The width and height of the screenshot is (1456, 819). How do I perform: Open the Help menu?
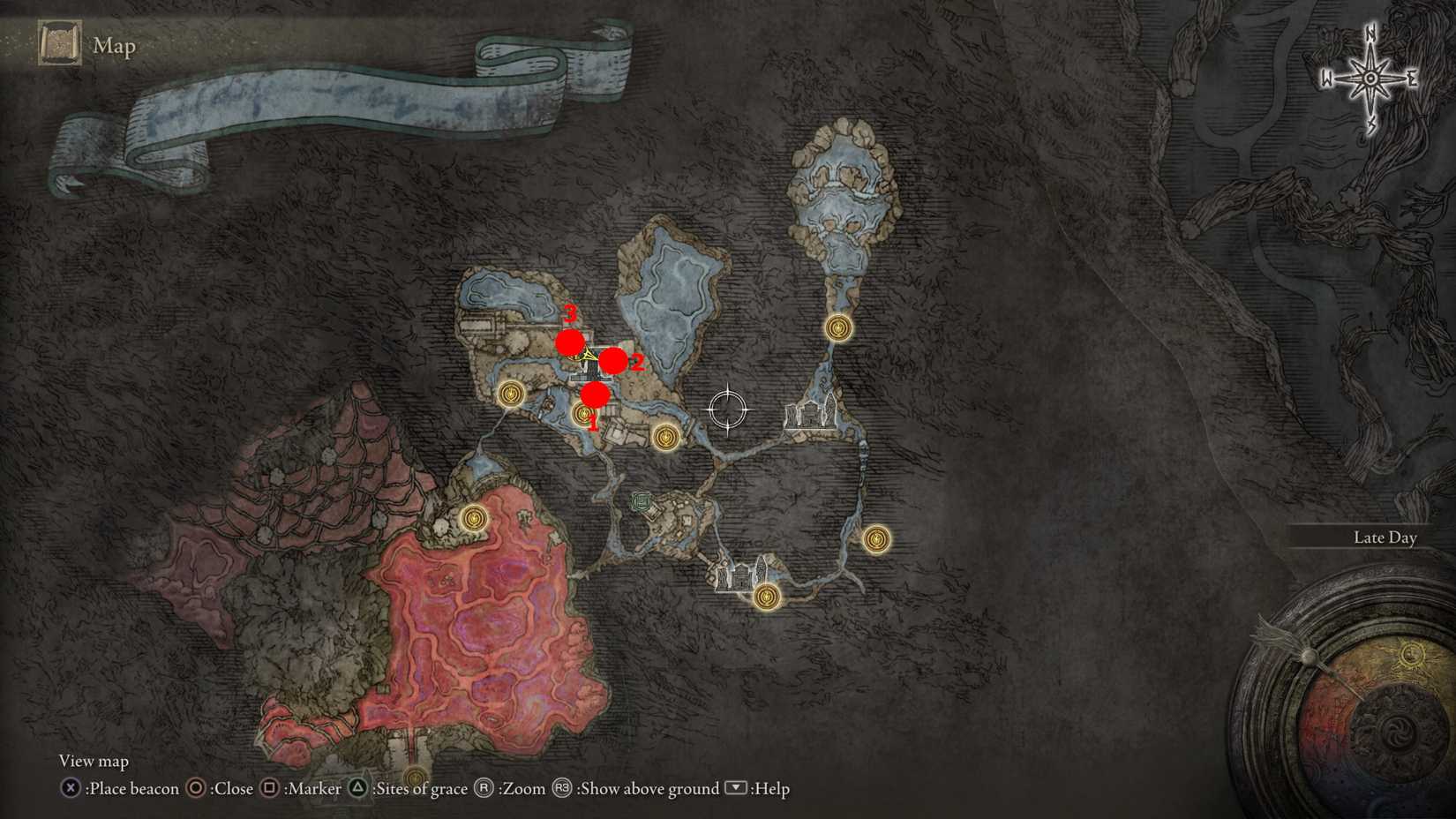click(x=738, y=789)
